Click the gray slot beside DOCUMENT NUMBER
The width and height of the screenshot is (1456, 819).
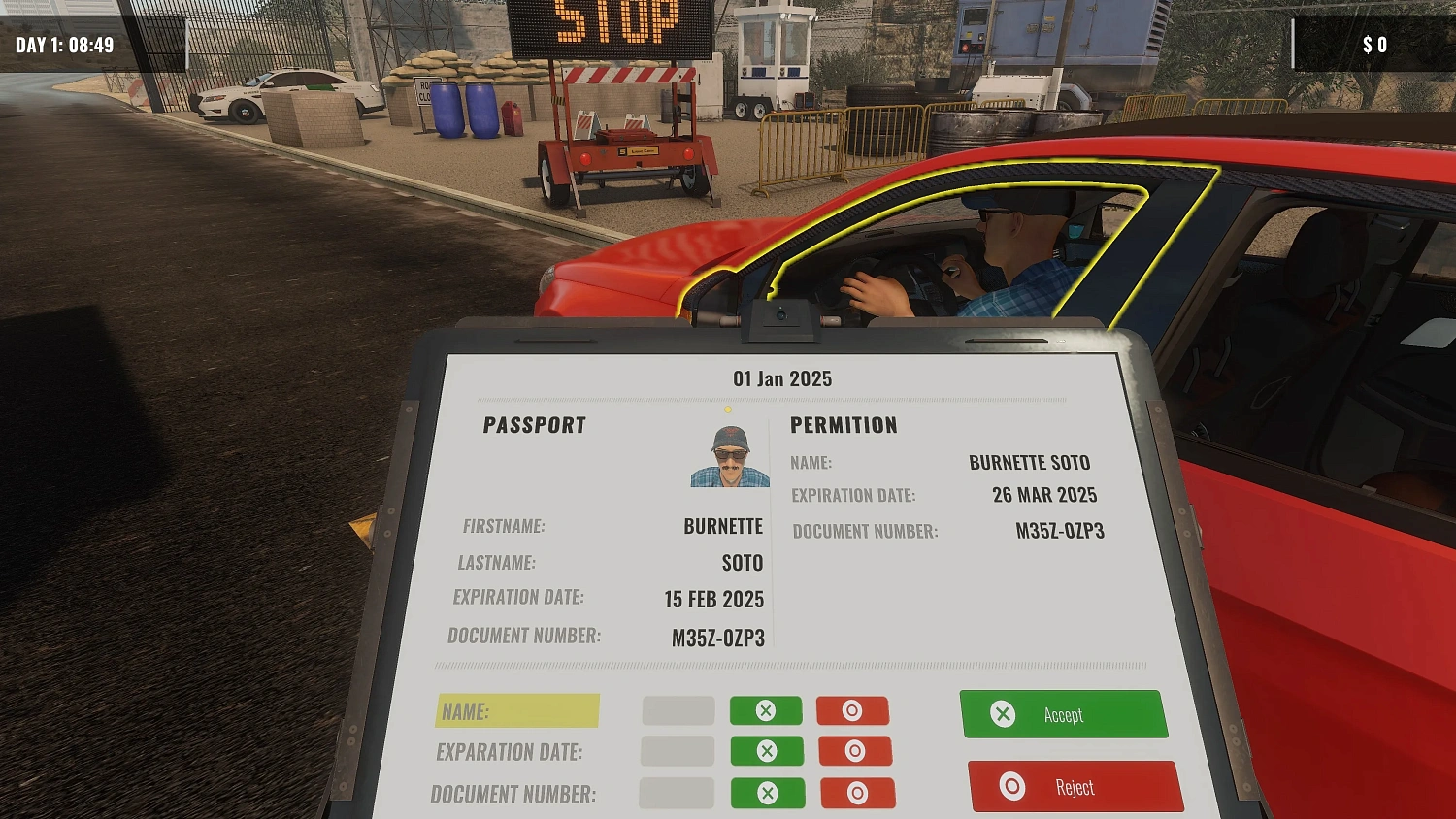coord(678,793)
